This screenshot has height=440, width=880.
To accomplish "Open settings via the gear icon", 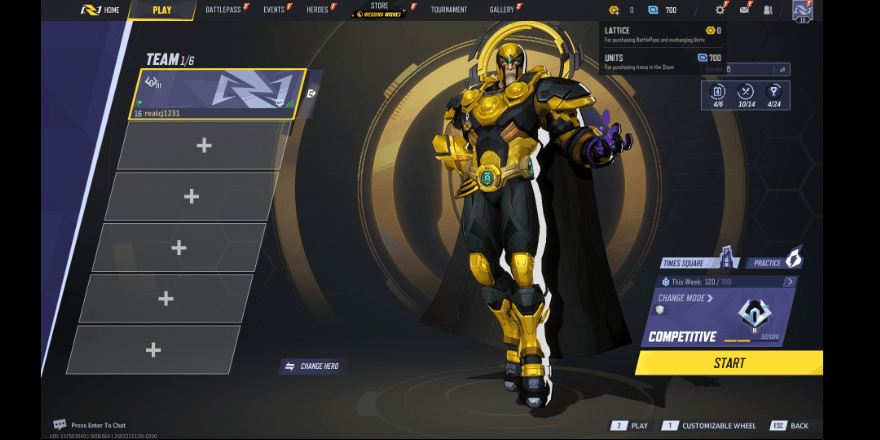I will pos(719,10).
